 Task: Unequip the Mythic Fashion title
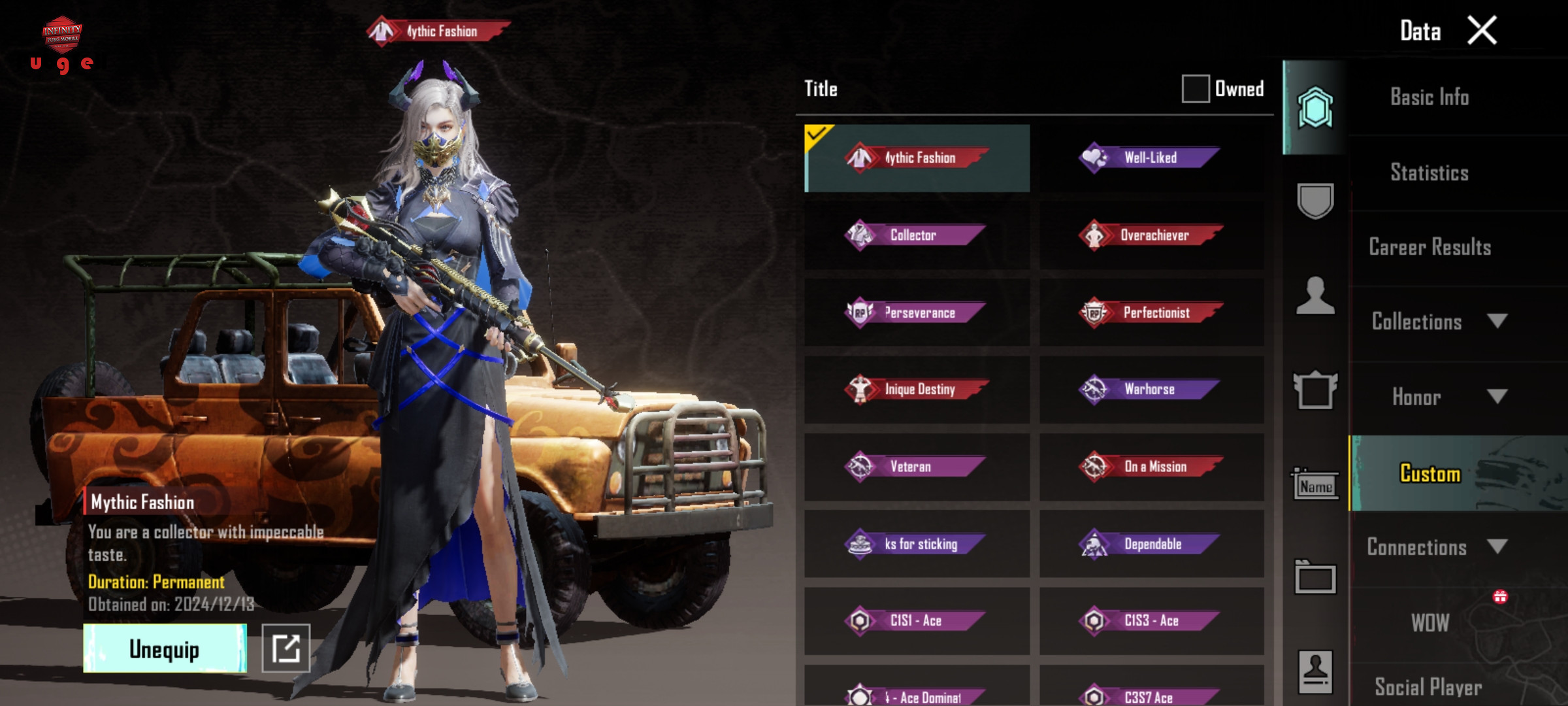tap(165, 648)
